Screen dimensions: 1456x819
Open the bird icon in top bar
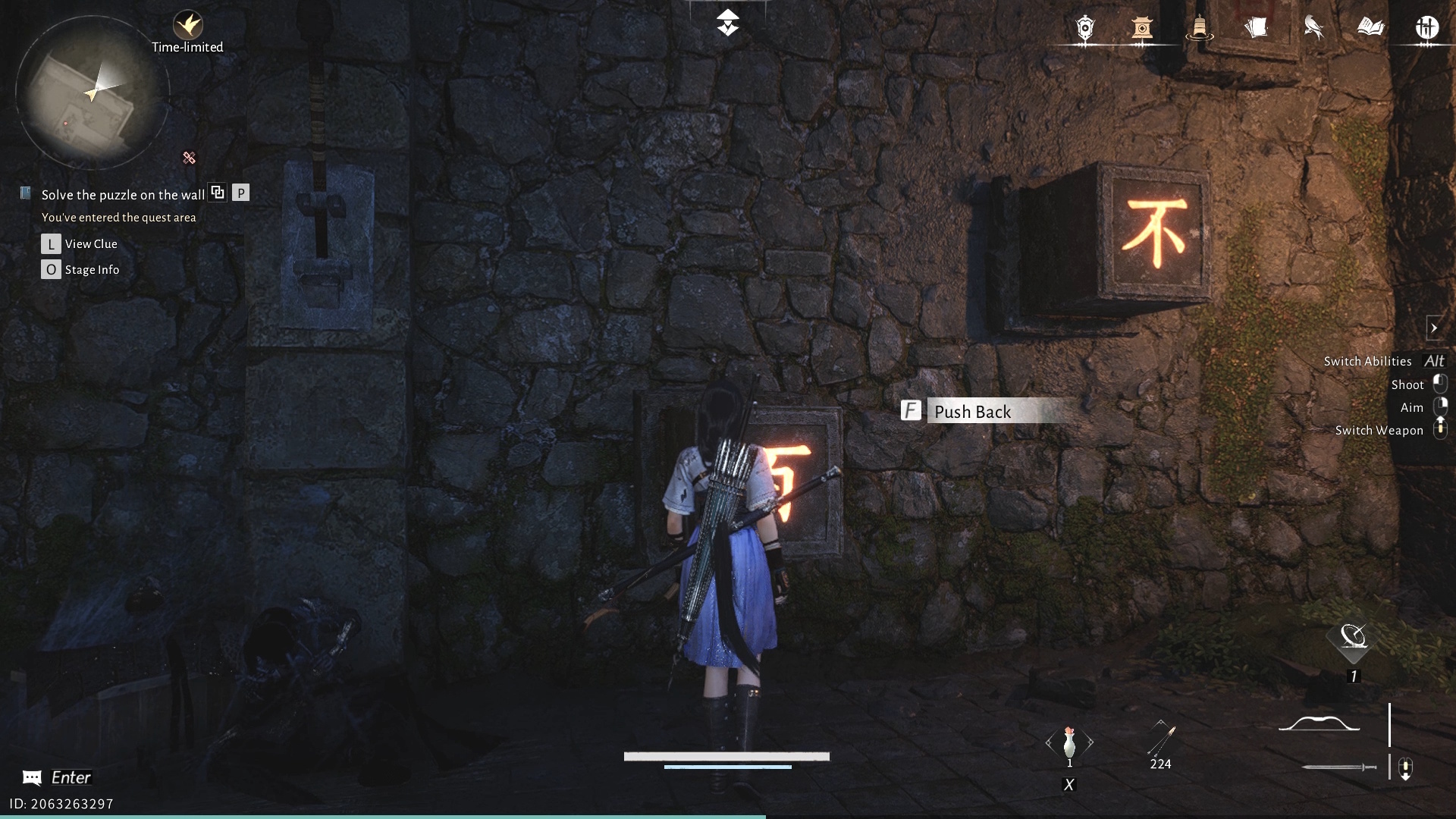point(1313,29)
